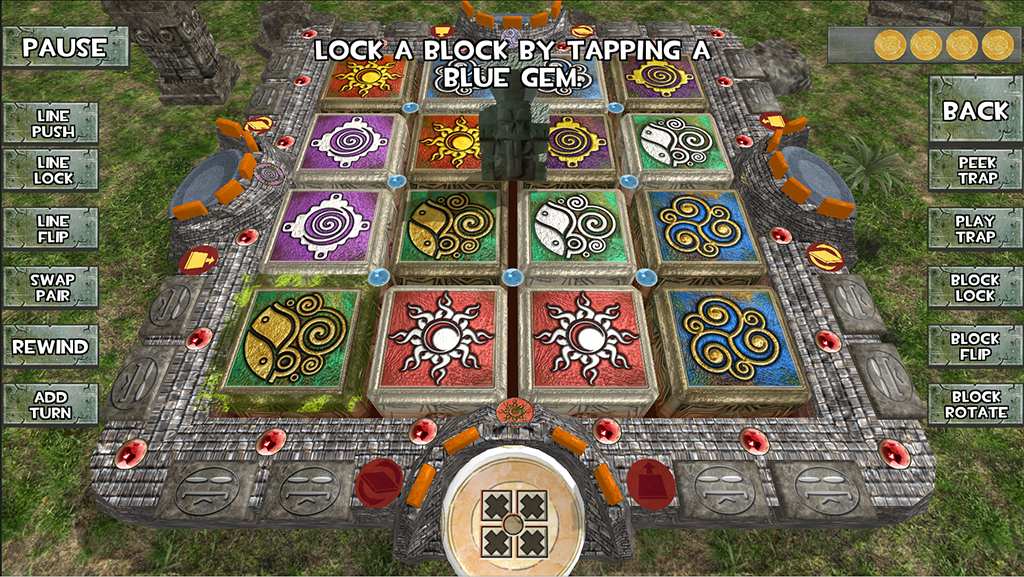
Task: Pause the game
Action: click(x=65, y=47)
